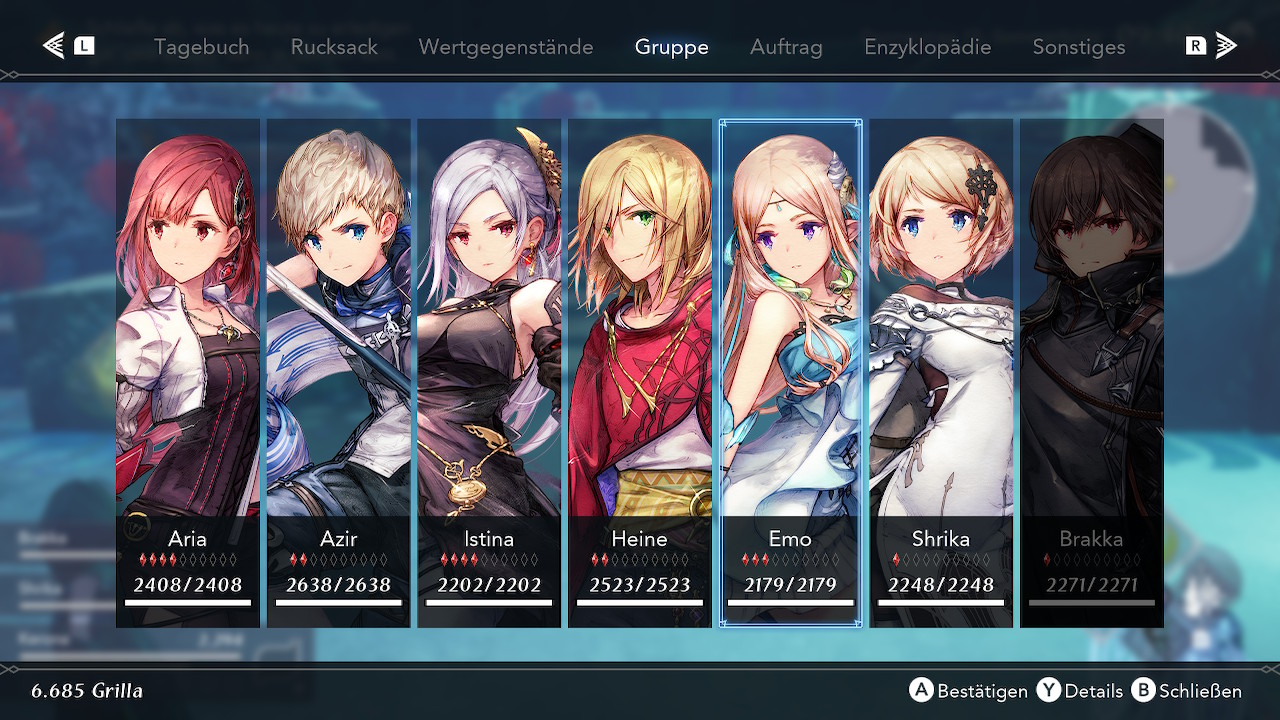Click the left arrow tab switcher
Image resolution: width=1280 pixels, height=720 pixels.
pyautogui.click(x=68, y=46)
